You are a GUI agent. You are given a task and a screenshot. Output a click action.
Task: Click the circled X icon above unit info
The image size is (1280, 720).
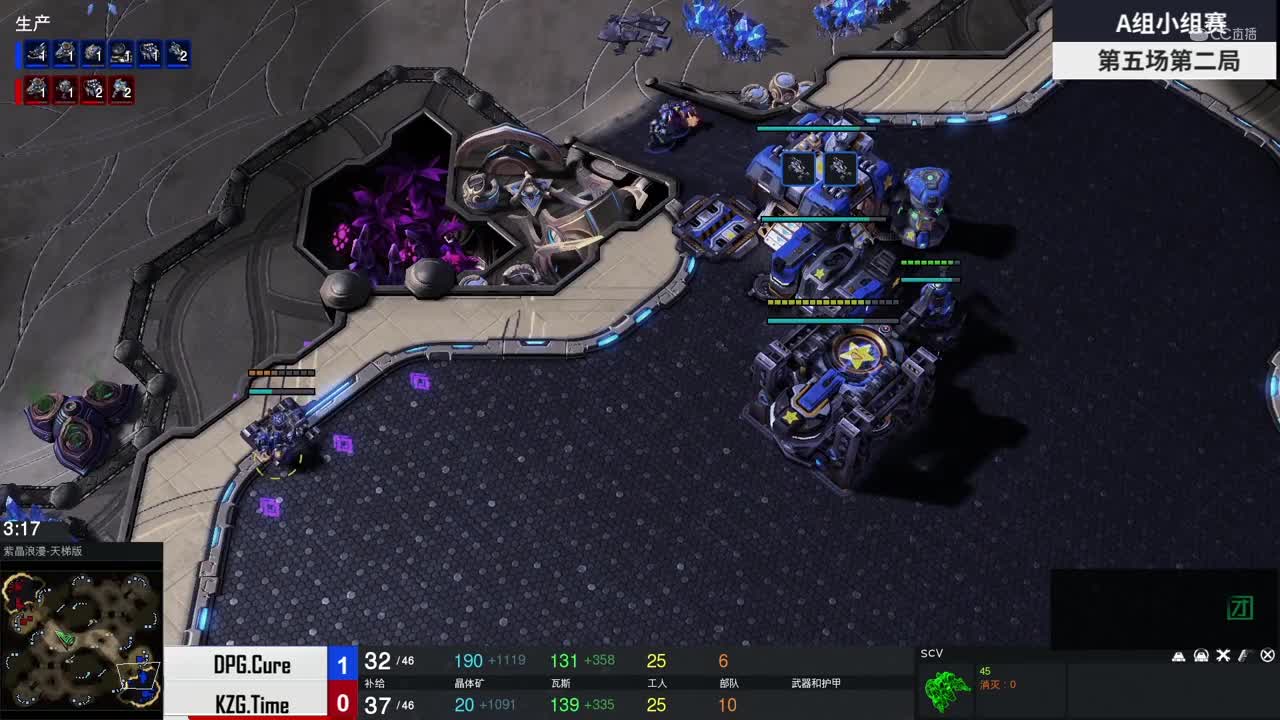click(x=1267, y=656)
